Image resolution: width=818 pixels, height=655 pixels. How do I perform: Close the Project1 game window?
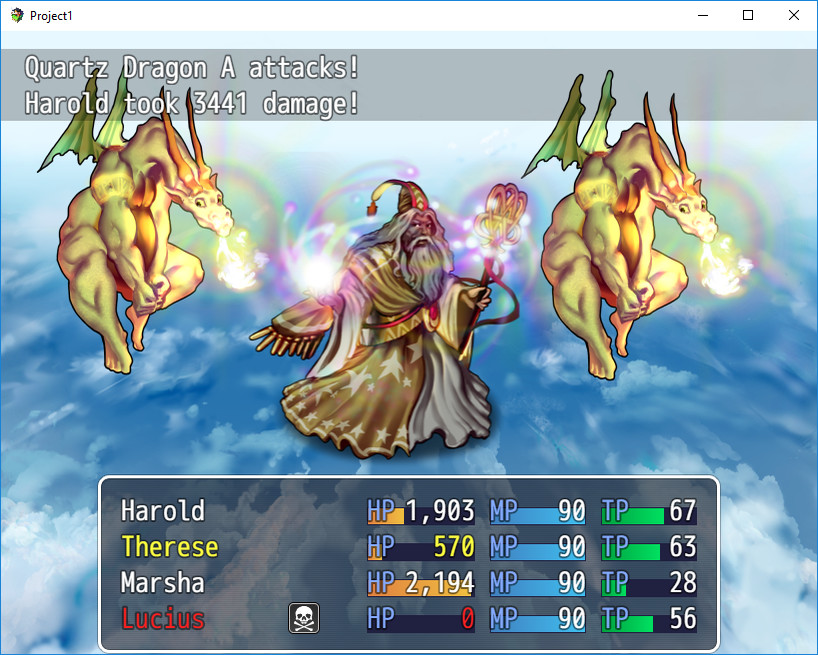click(x=794, y=16)
